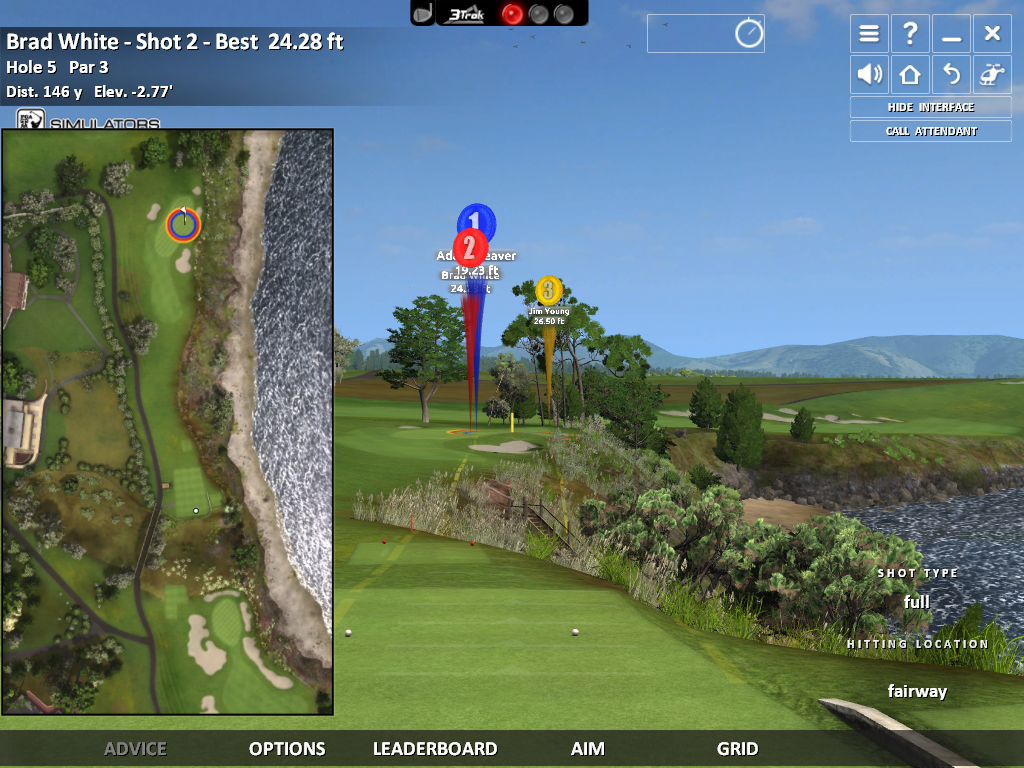The height and width of the screenshot is (768, 1024).
Task: Change the shot type from full
Action: click(916, 602)
